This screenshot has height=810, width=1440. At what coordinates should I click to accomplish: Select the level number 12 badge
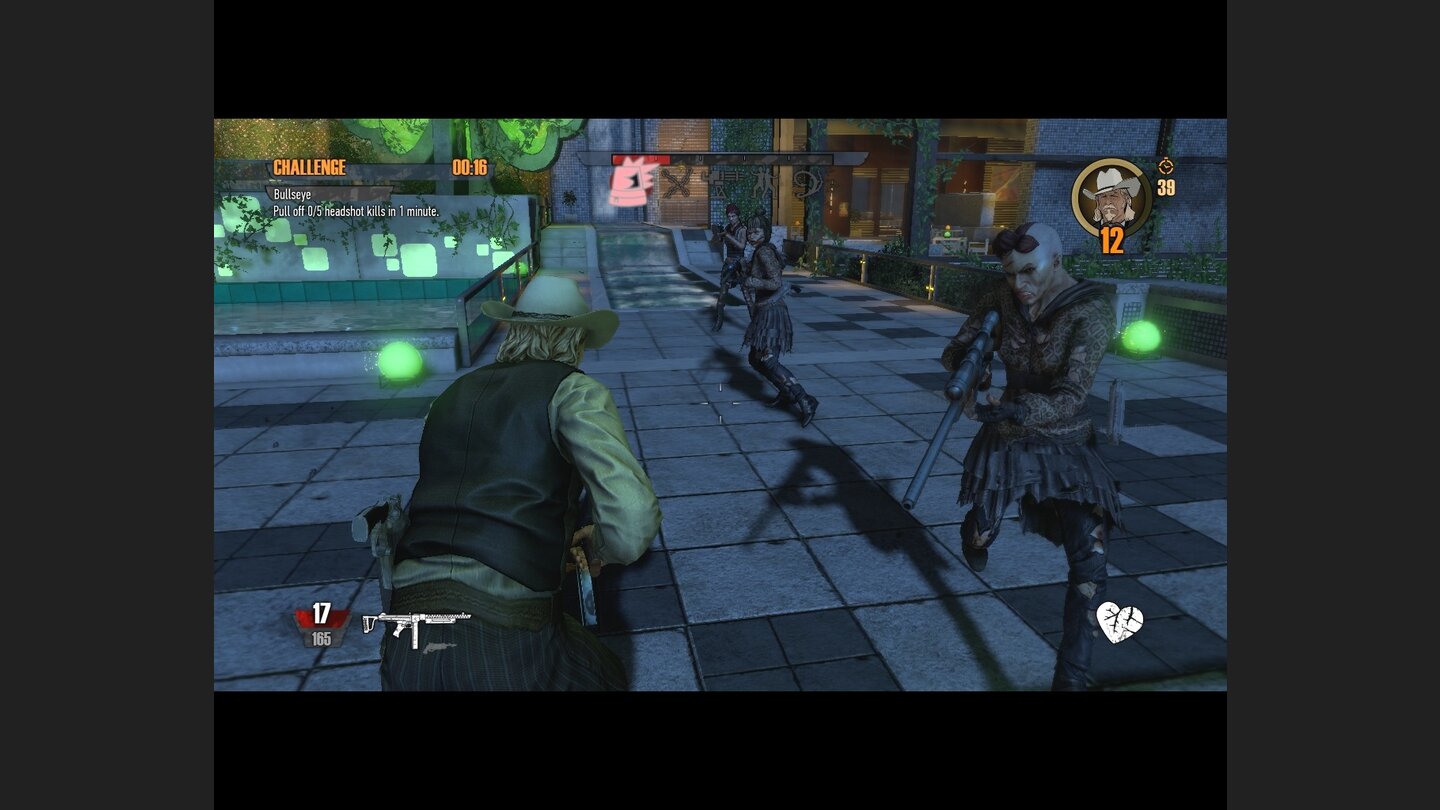[1112, 242]
